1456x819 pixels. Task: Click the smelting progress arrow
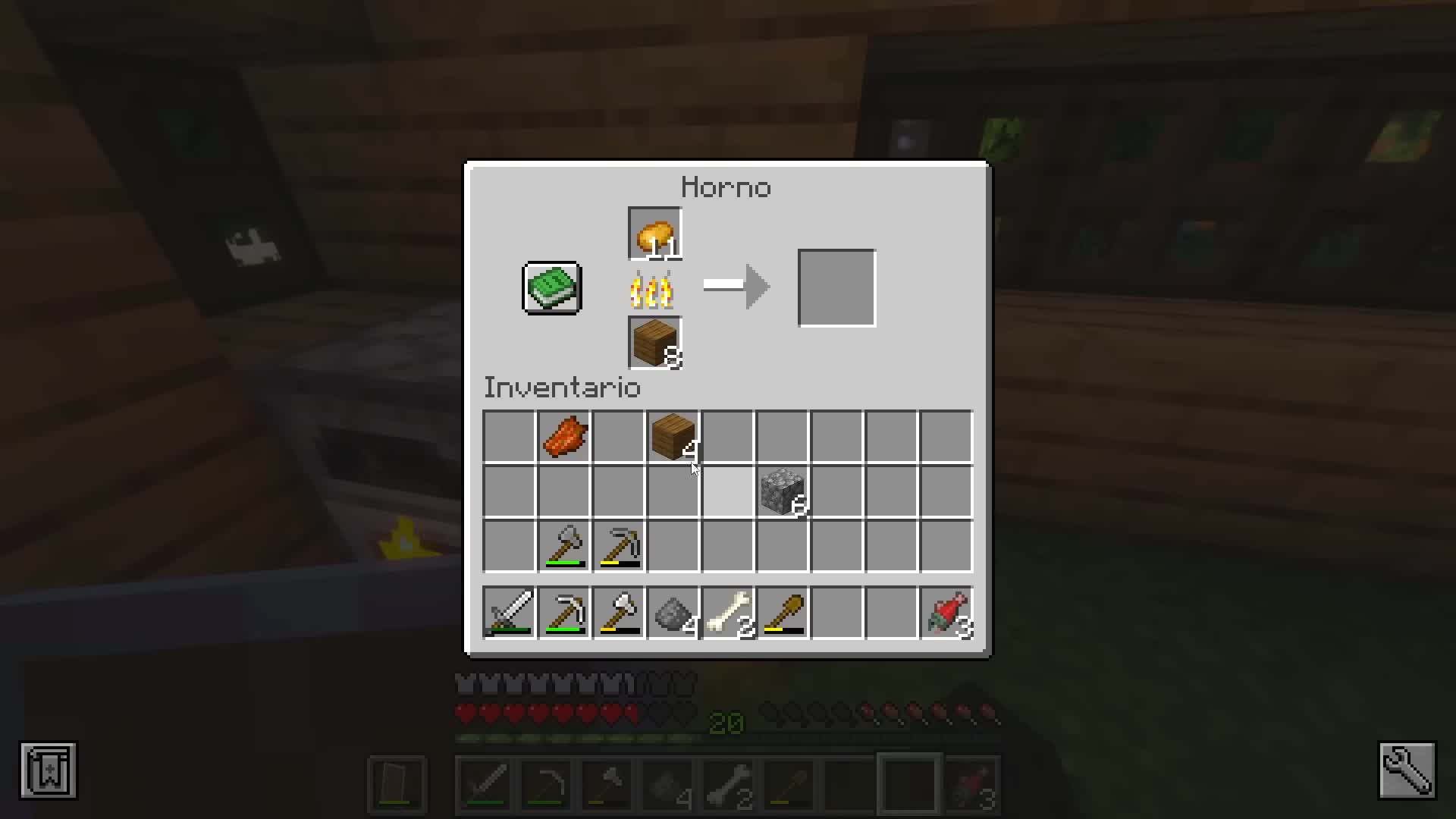[736, 287]
